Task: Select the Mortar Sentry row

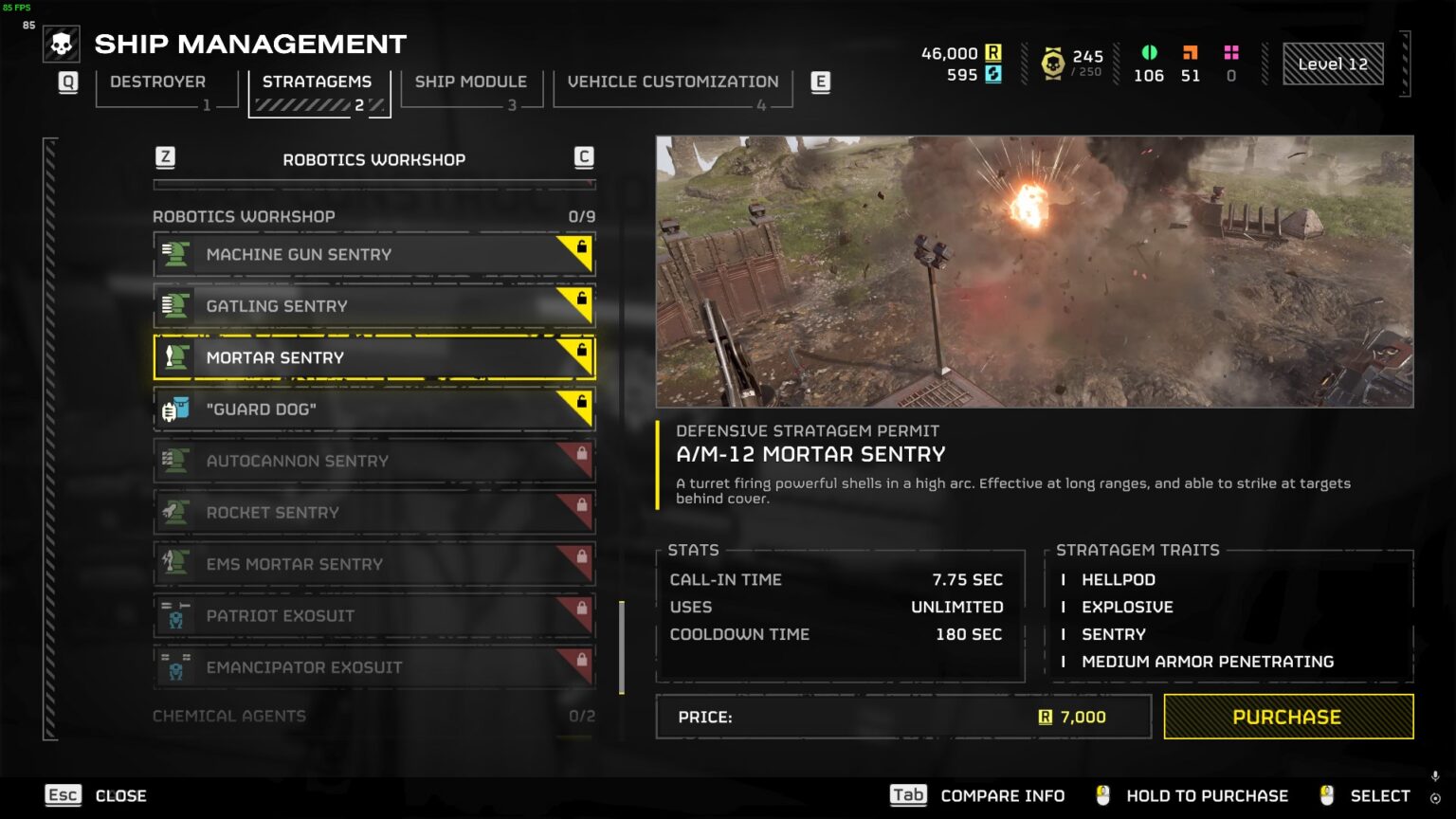Action: coord(373,357)
